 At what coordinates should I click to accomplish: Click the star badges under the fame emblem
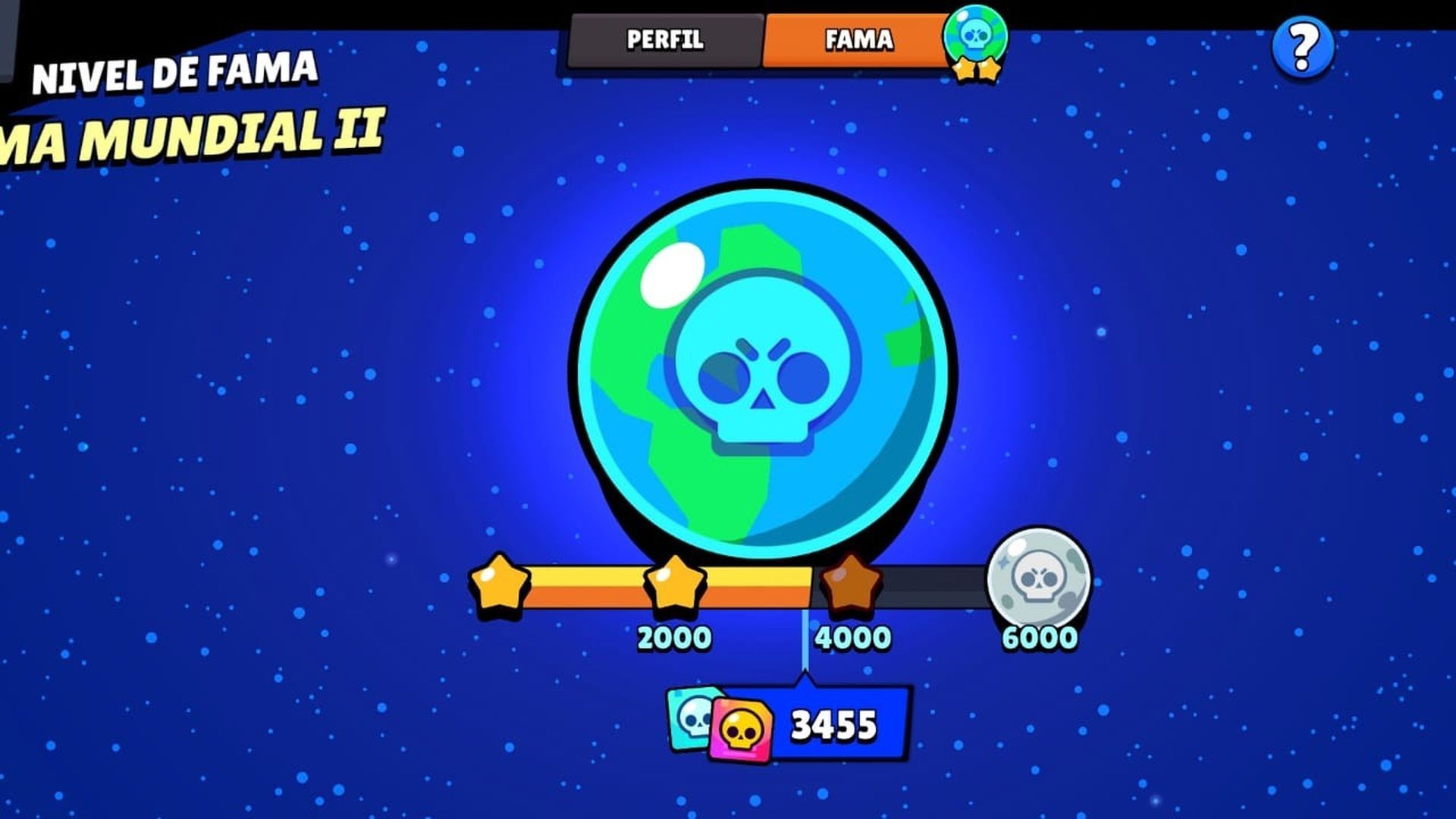point(977,71)
